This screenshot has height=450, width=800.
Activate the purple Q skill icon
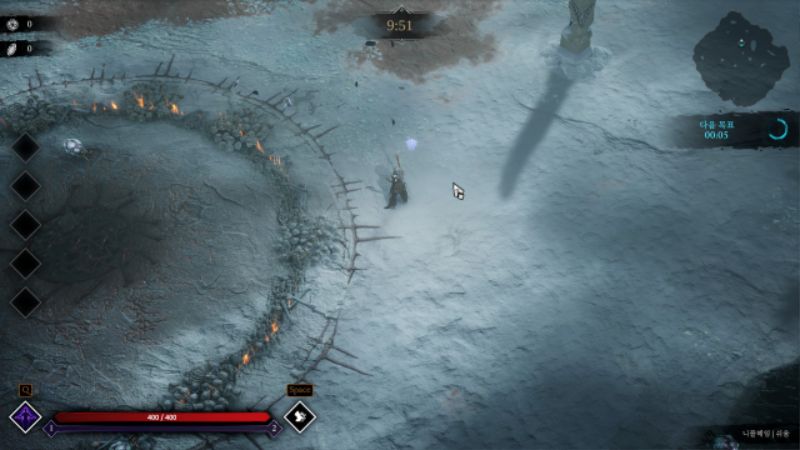[x=24, y=416]
